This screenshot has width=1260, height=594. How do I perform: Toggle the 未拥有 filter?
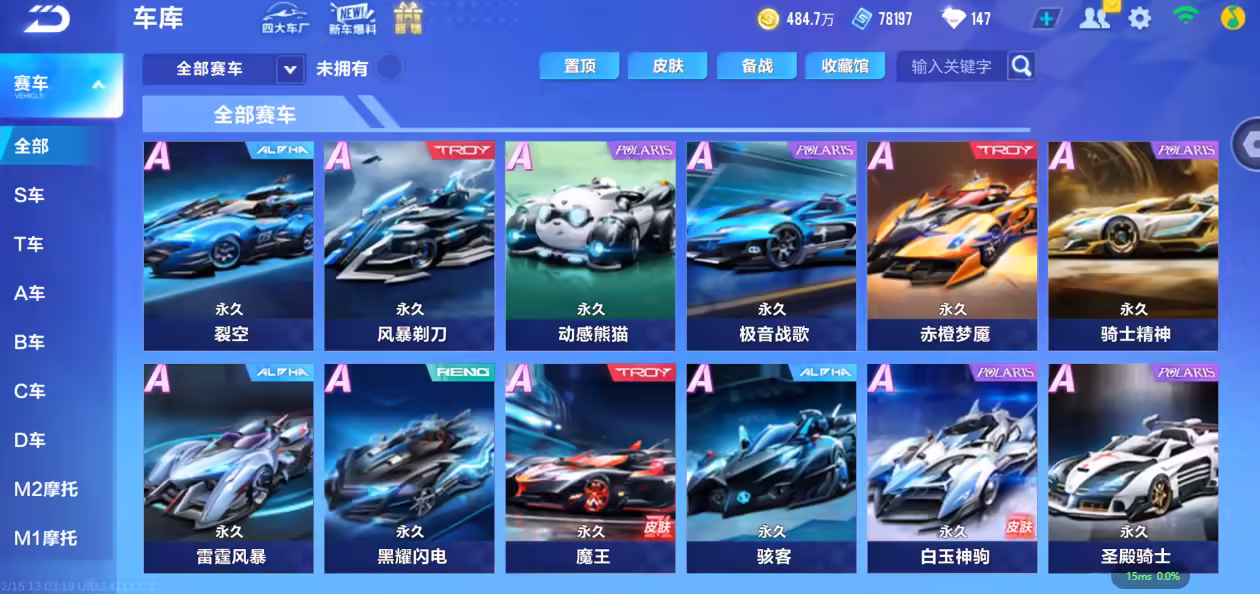pos(389,68)
